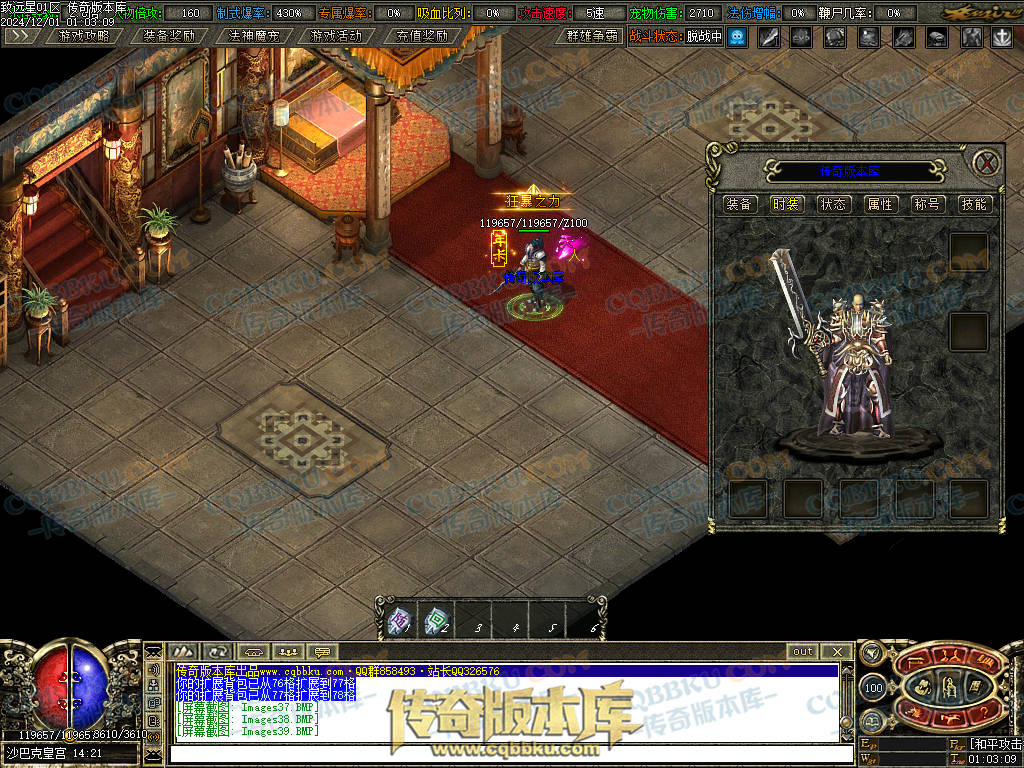Open the 状态 status tab
Viewport: 1024px width, 768px height.
pos(833,204)
